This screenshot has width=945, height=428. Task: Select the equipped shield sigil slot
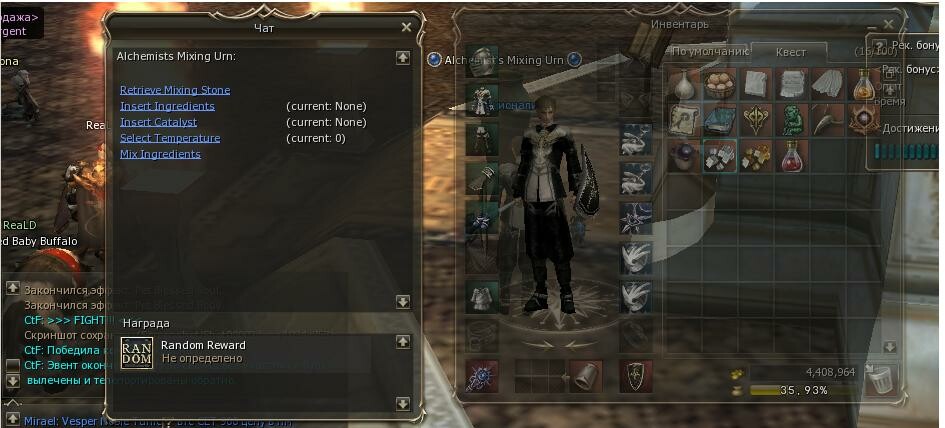click(634, 375)
